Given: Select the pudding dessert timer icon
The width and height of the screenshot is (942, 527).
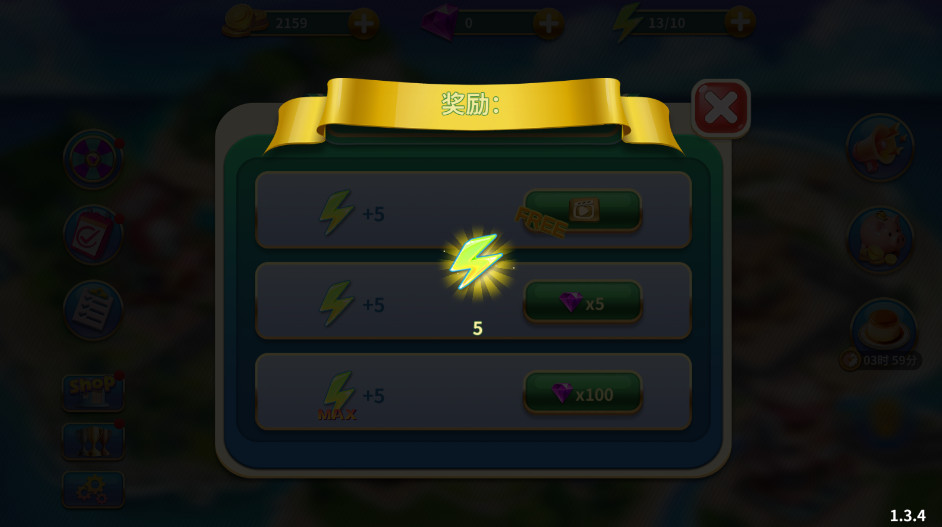Looking at the screenshot, I should [x=883, y=327].
